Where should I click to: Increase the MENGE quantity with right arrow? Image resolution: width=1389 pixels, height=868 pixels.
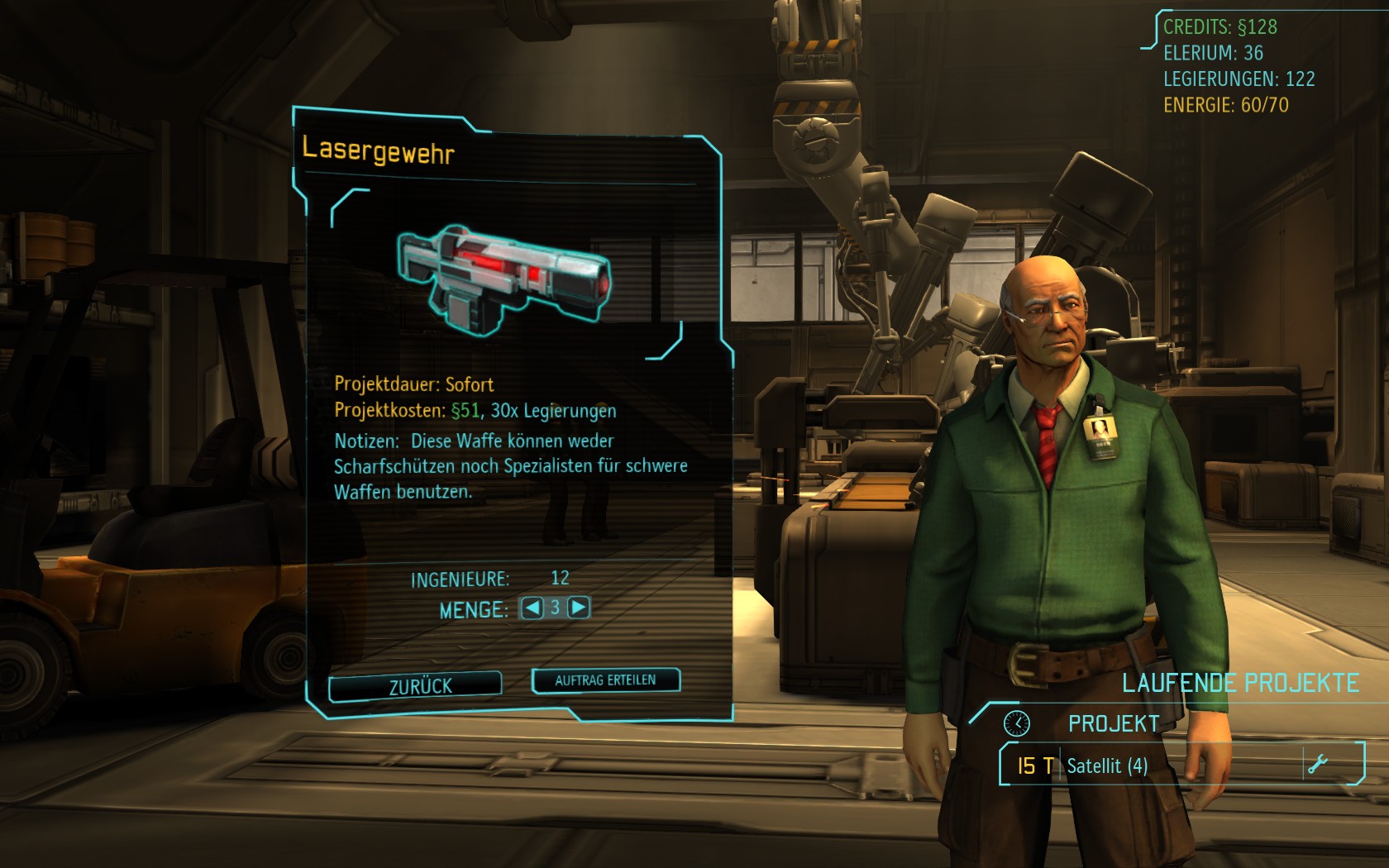tap(579, 608)
